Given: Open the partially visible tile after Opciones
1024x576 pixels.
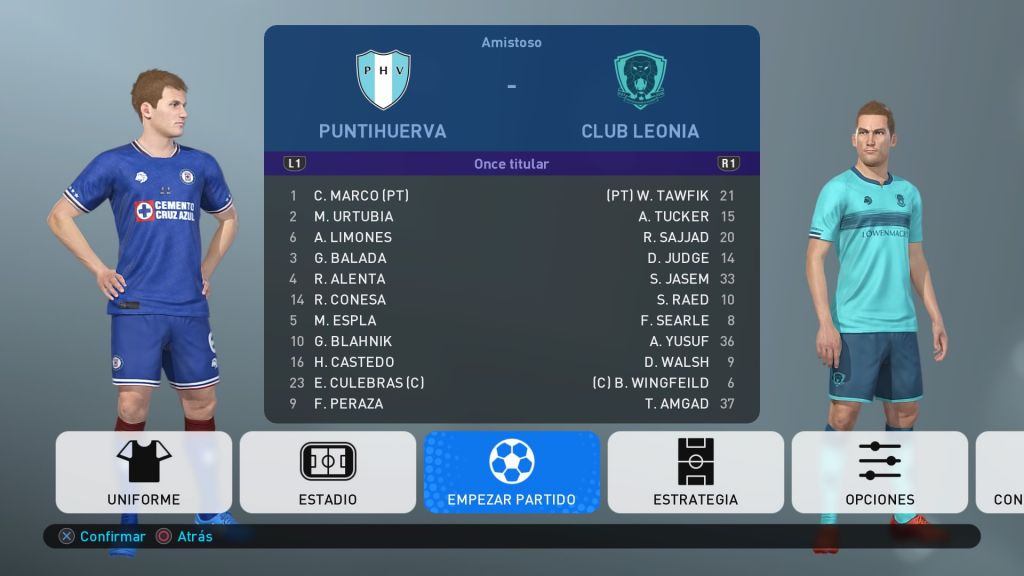Looking at the screenshot, I should 1002,472.
